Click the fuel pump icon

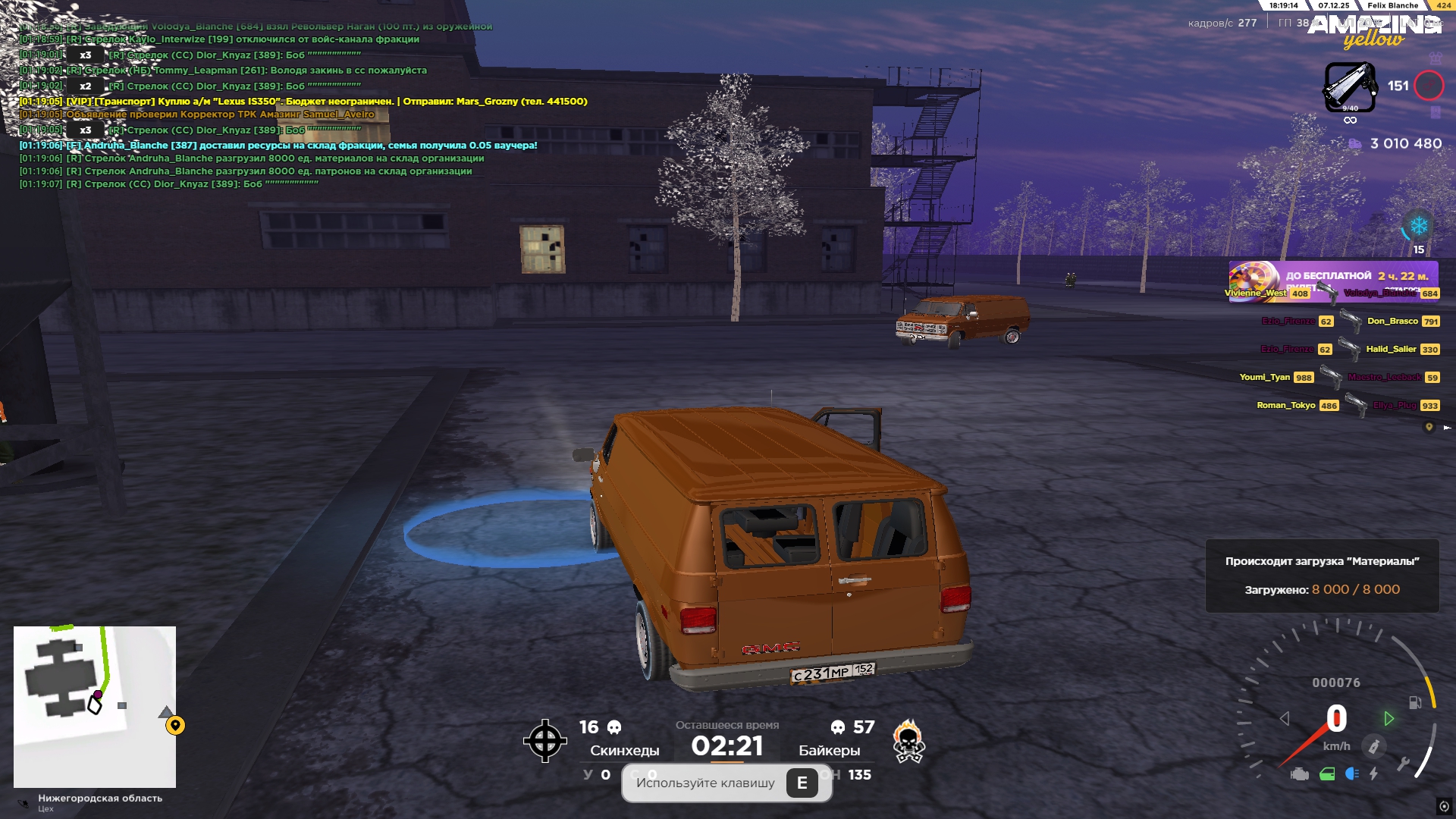pyautogui.click(x=1414, y=702)
